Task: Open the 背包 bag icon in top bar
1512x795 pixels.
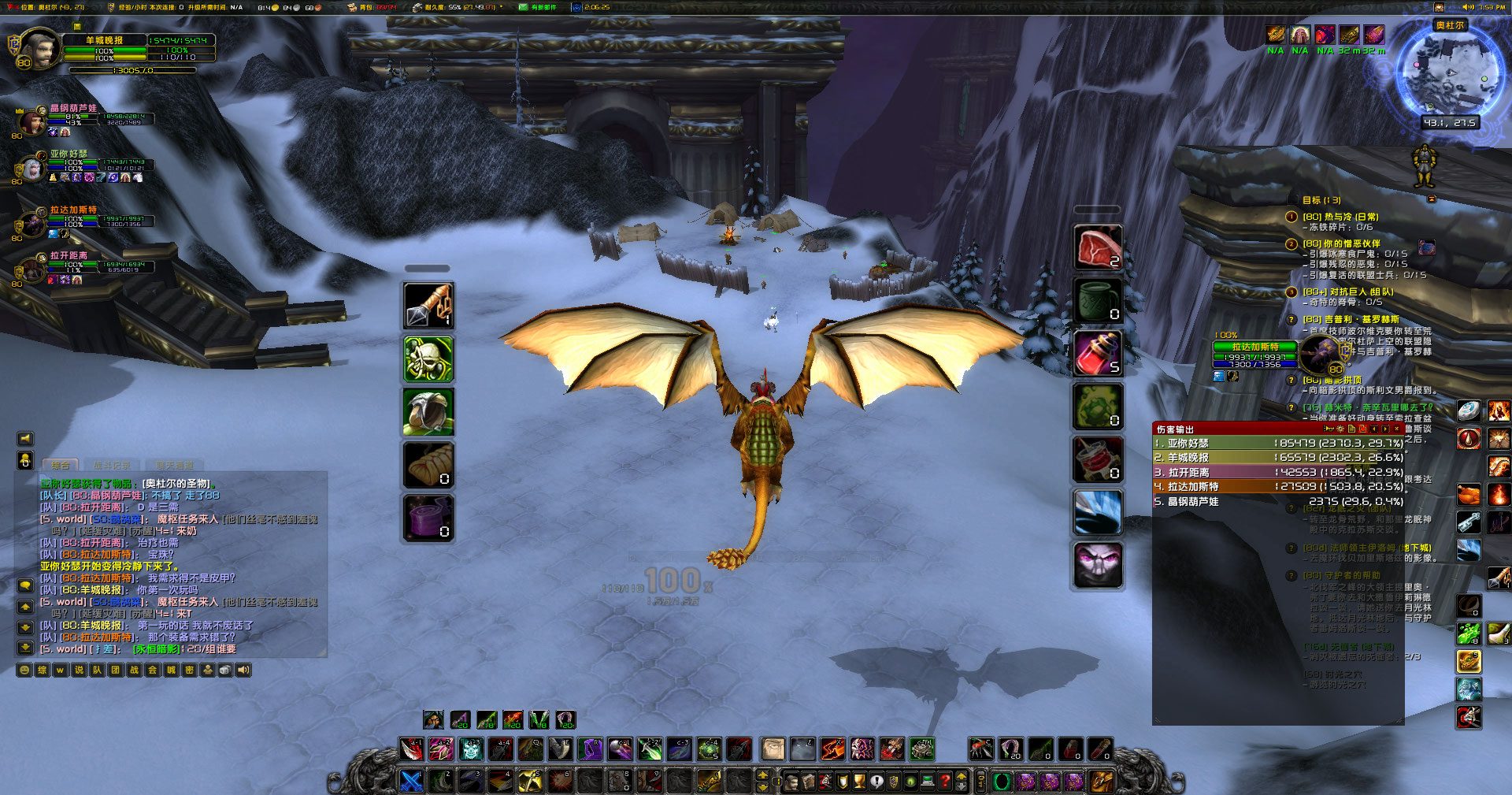Action: pyautogui.click(x=352, y=7)
